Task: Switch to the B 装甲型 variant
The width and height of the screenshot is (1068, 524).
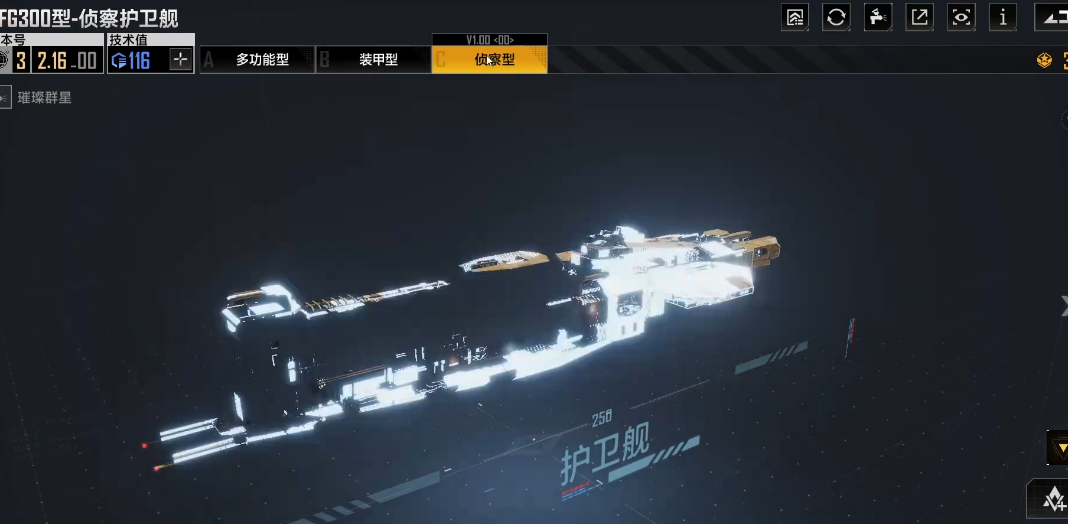Action: 374,60
